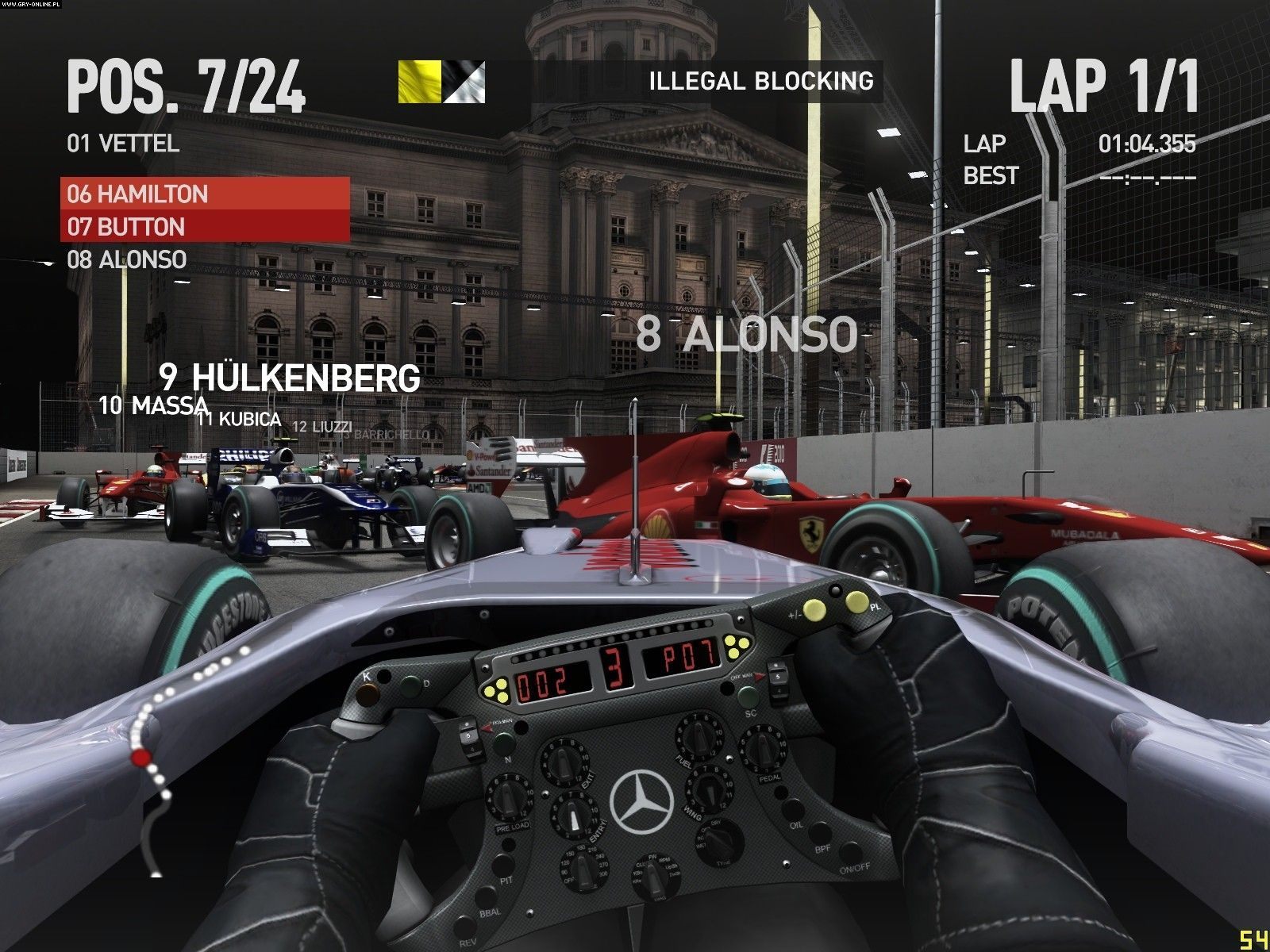Screen dimensions: 1270x952
Task: Select the 8 Alonso driver name tag
Action: click(x=746, y=334)
